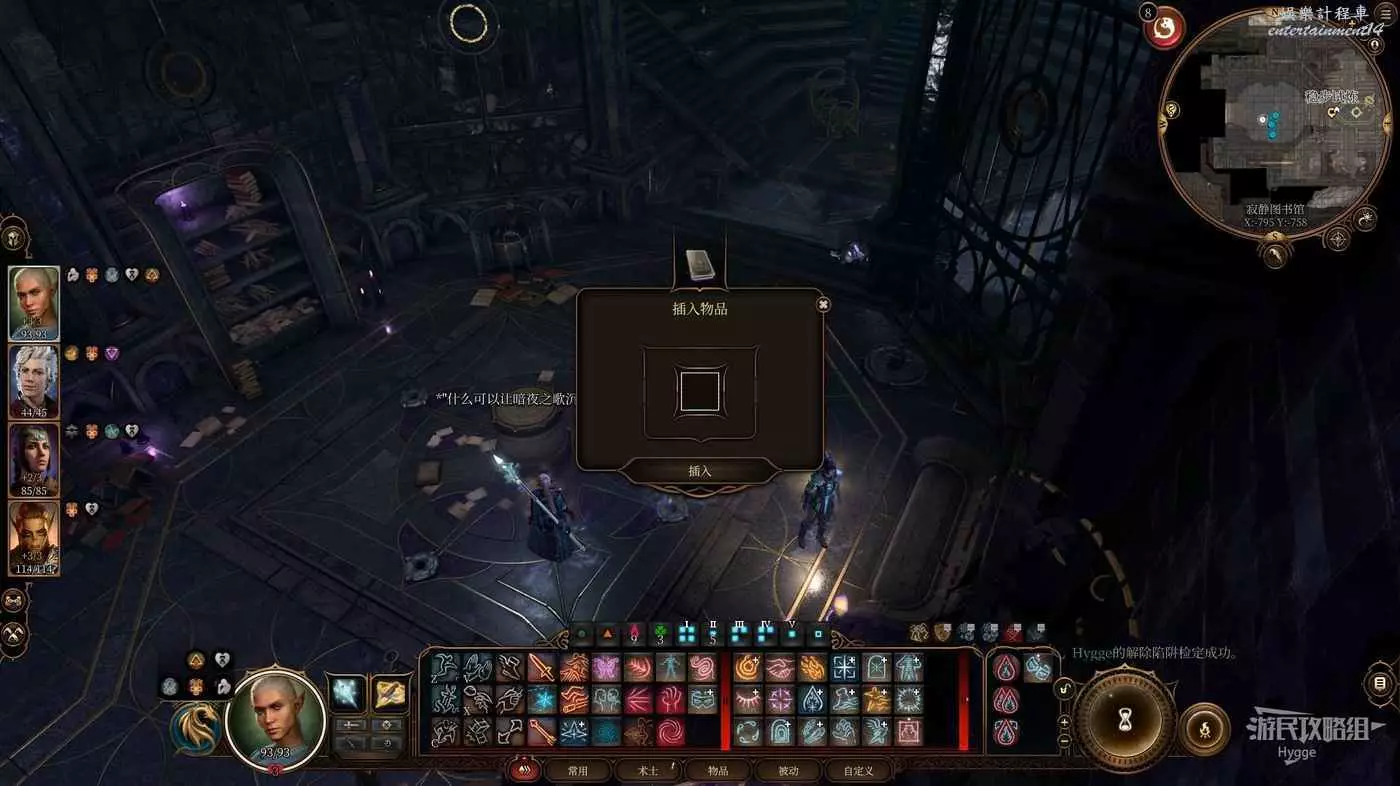Click the 插入 (Insert) button
Viewport: 1400px width, 786px height.
point(700,471)
